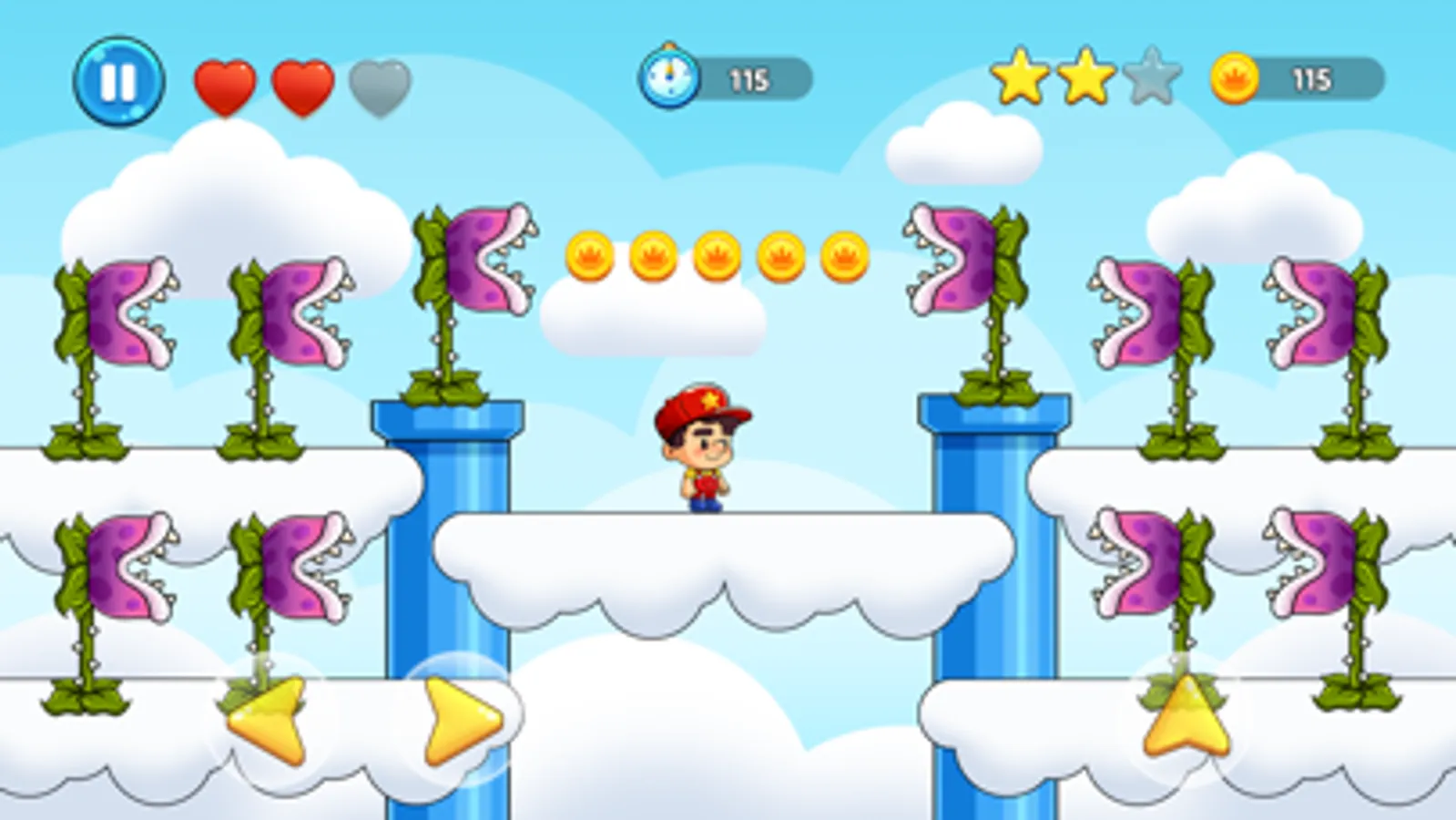Tap the second yellow star
Image resolution: width=1456 pixels, height=820 pixels.
point(1086,77)
